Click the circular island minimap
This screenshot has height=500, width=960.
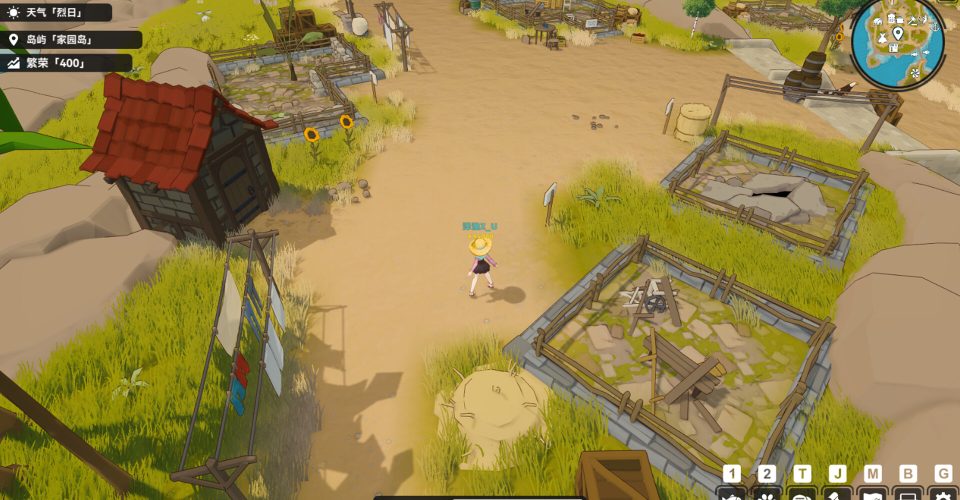click(897, 44)
